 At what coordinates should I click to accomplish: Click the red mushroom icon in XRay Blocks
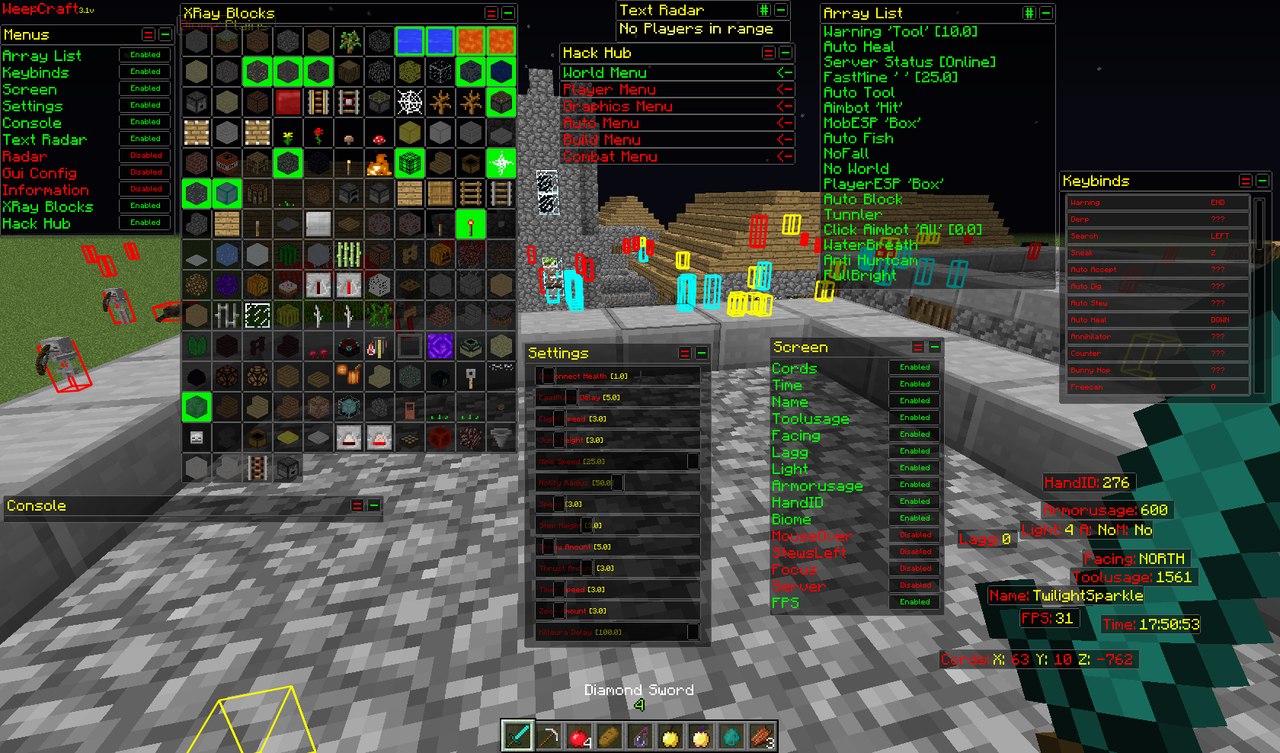379,140
